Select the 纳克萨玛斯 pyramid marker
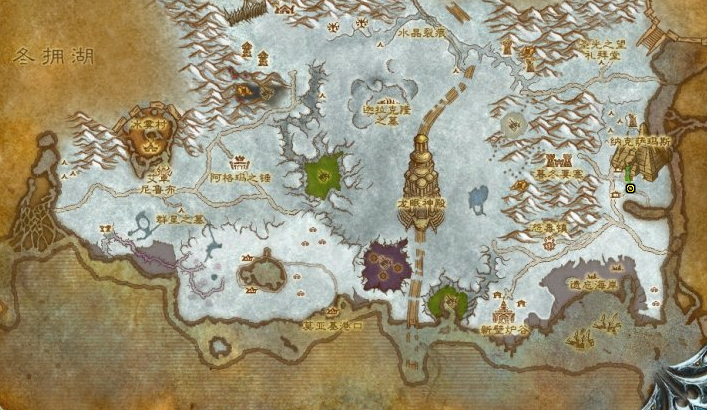The height and width of the screenshot is (410, 707). pos(639,162)
